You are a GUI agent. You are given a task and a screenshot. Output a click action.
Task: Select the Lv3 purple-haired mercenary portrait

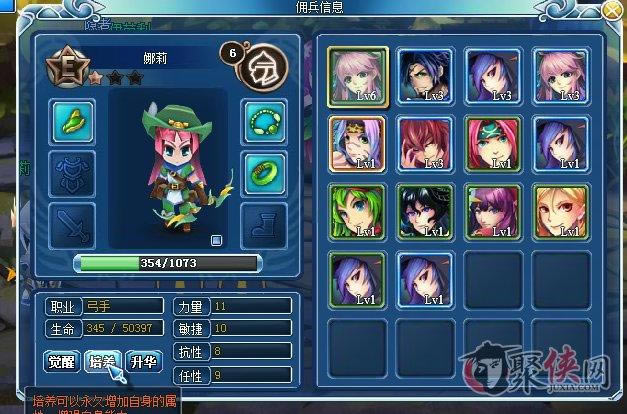[x=488, y=76]
